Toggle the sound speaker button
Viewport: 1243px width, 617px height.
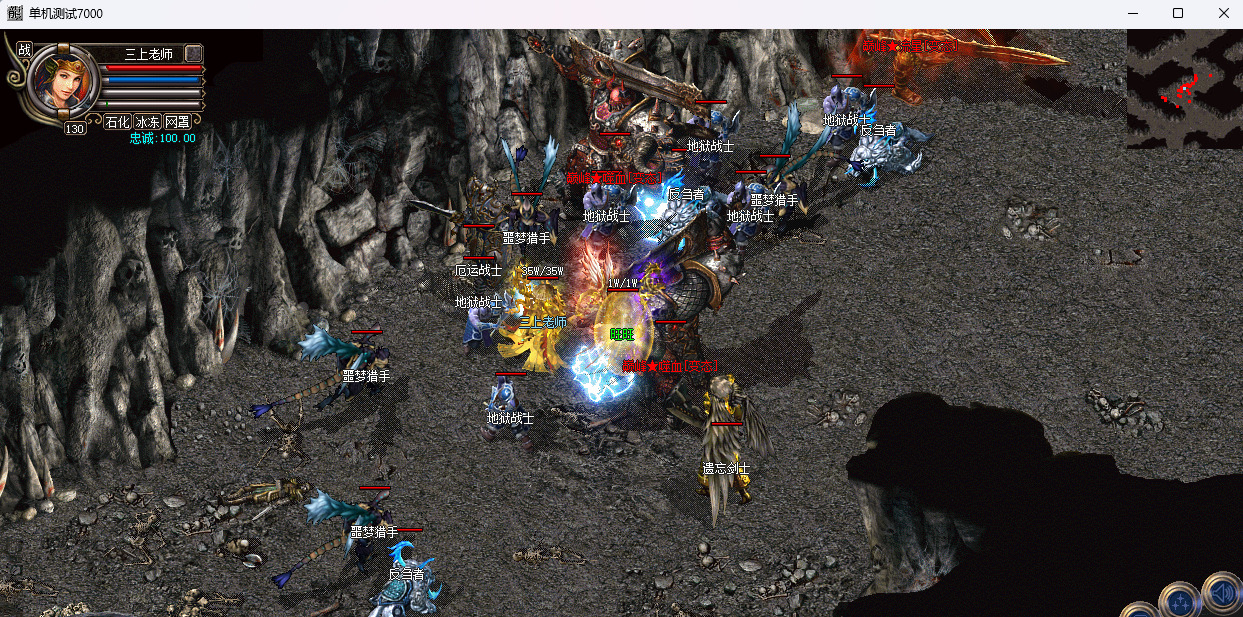click(1222, 593)
